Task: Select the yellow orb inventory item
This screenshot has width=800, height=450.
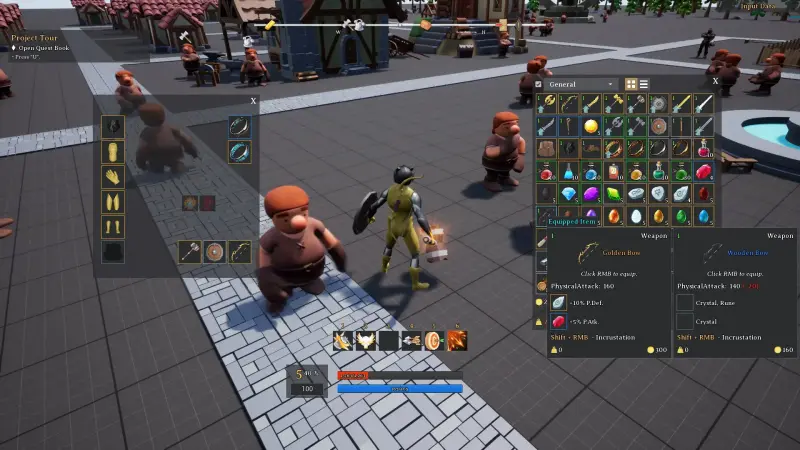Action: 591,126
